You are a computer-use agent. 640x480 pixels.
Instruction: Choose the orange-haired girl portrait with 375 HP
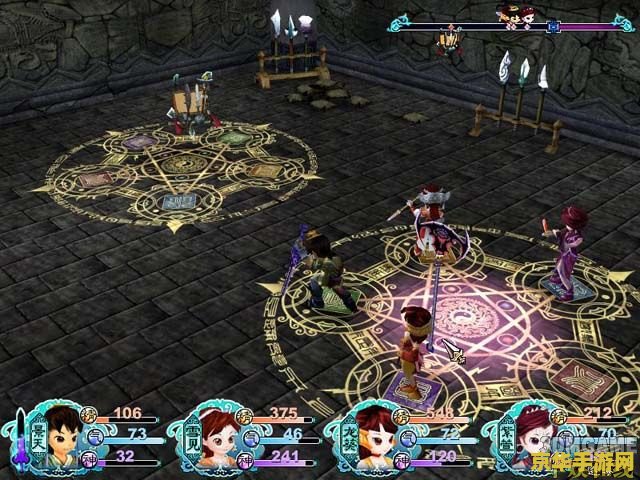tap(216, 436)
